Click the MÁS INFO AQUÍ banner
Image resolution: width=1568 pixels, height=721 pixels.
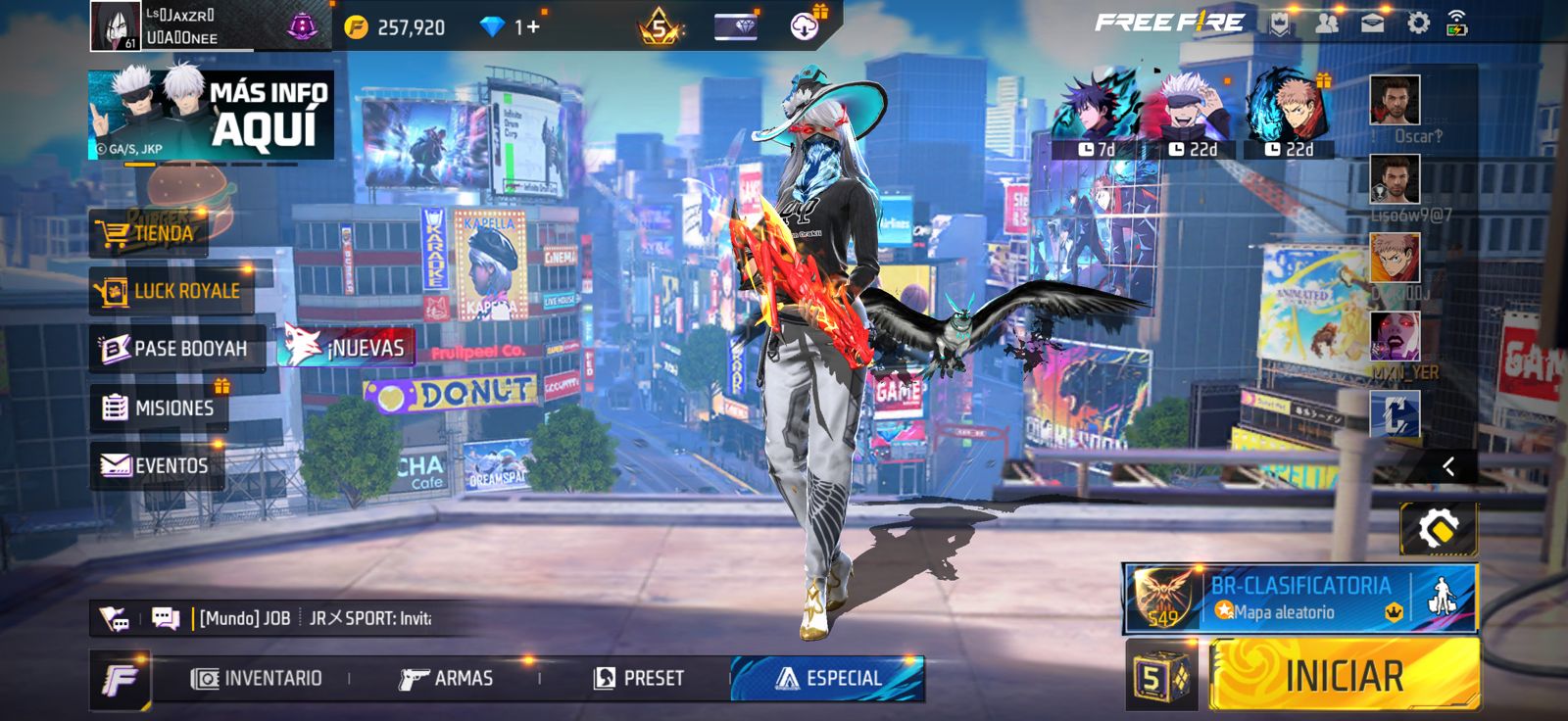click(x=211, y=115)
